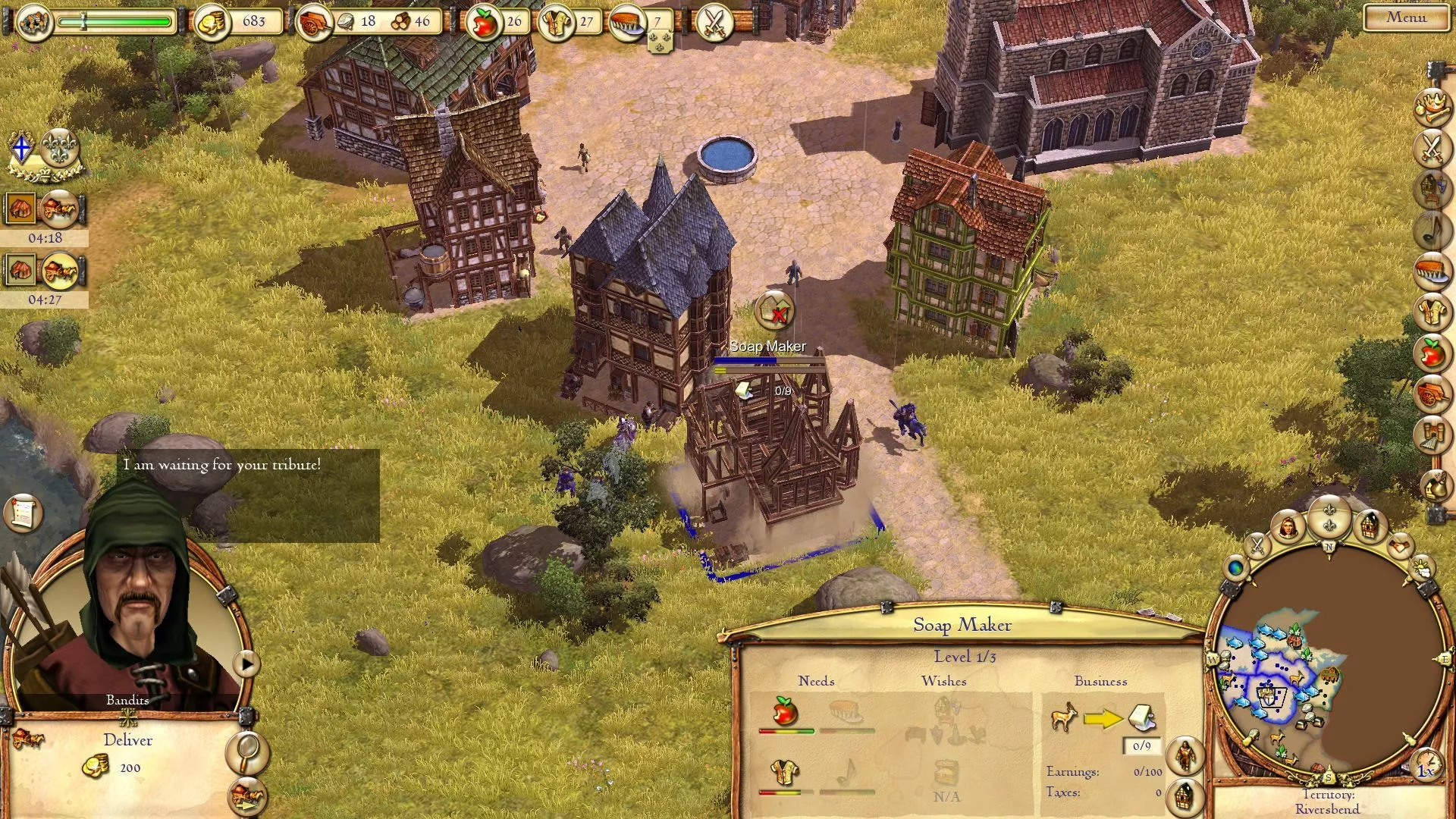Viewport: 1456px width, 819px height.
Task: Click the knight shield emblem icon
Action: [x=22, y=148]
